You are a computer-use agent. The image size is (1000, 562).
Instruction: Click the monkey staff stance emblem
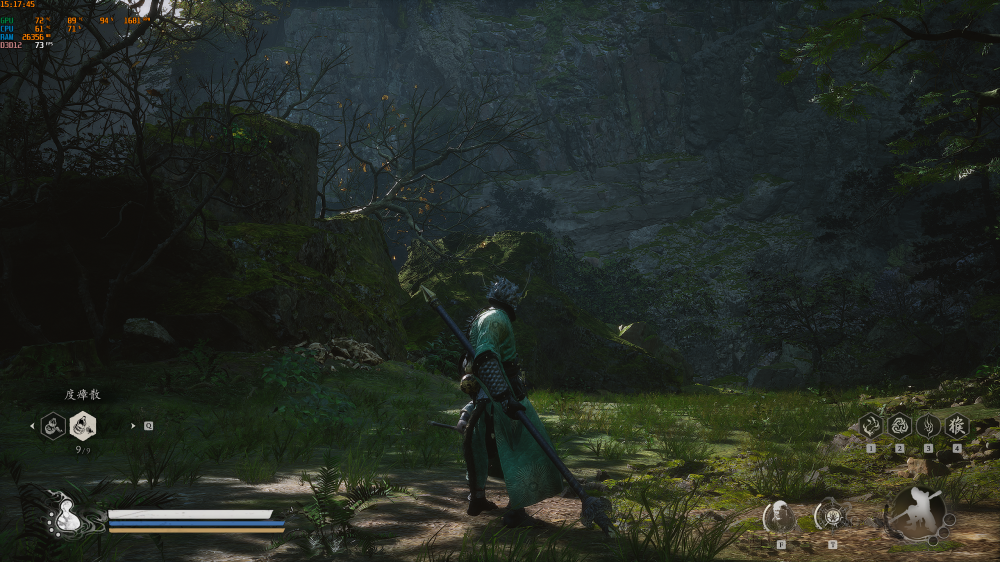click(919, 514)
